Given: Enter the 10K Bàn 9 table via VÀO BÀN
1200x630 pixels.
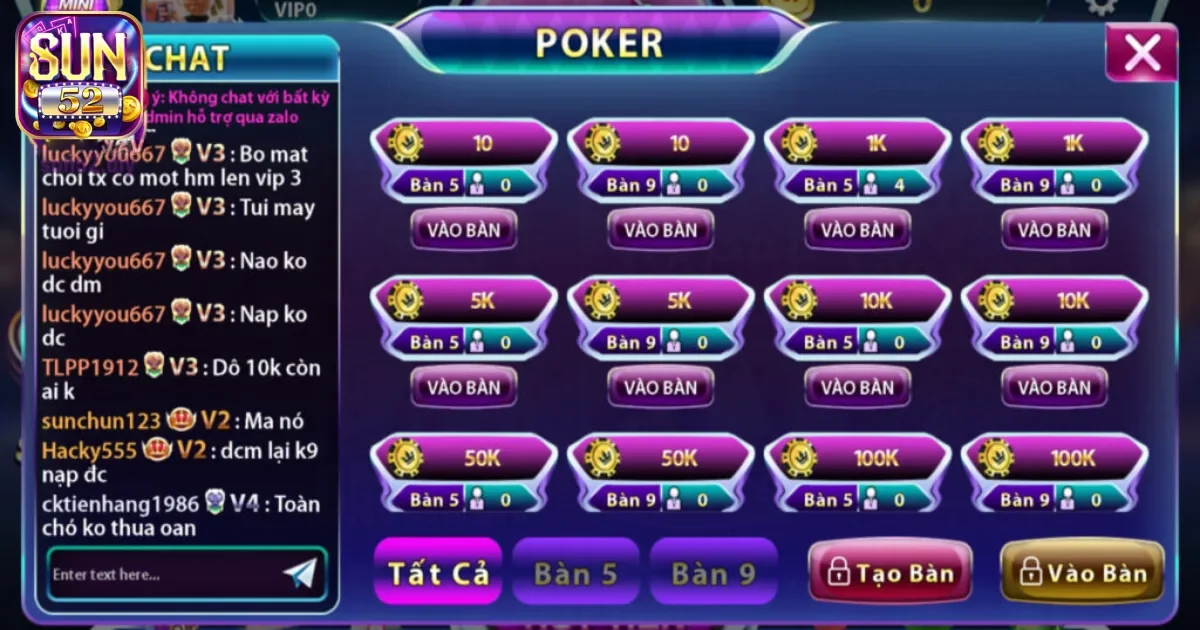Looking at the screenshot, I should [x=1054, y=387].
